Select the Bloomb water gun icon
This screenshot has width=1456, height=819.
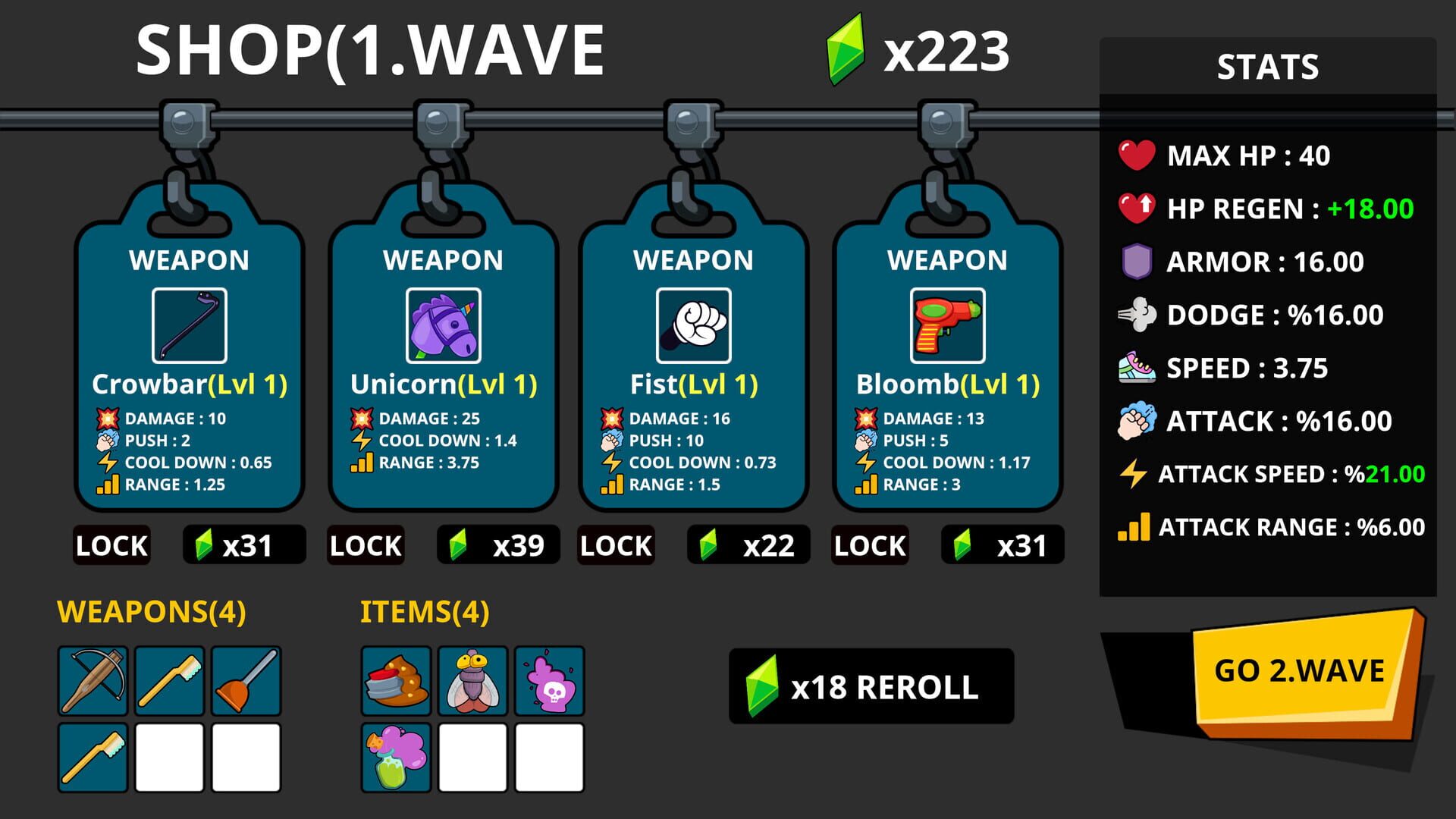click(946, 325)
